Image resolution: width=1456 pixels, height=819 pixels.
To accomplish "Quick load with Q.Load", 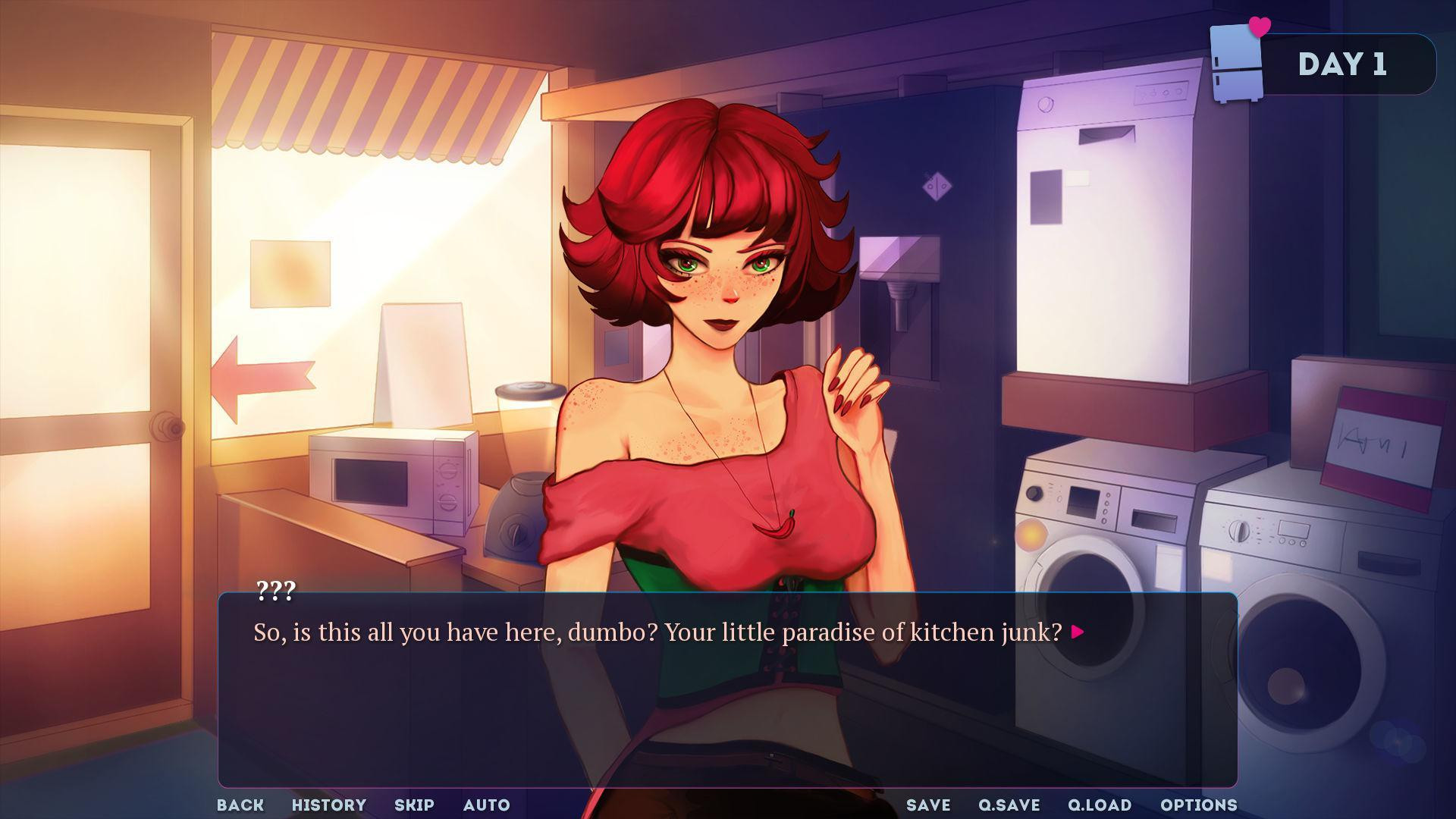I will pyautogui.click(x=1100, y=805).
